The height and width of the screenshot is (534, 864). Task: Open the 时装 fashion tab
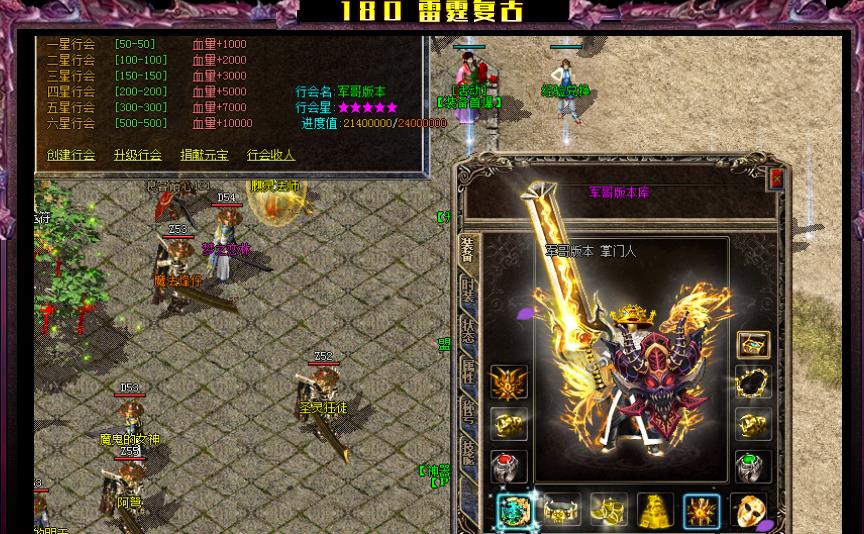coord(468,291)
